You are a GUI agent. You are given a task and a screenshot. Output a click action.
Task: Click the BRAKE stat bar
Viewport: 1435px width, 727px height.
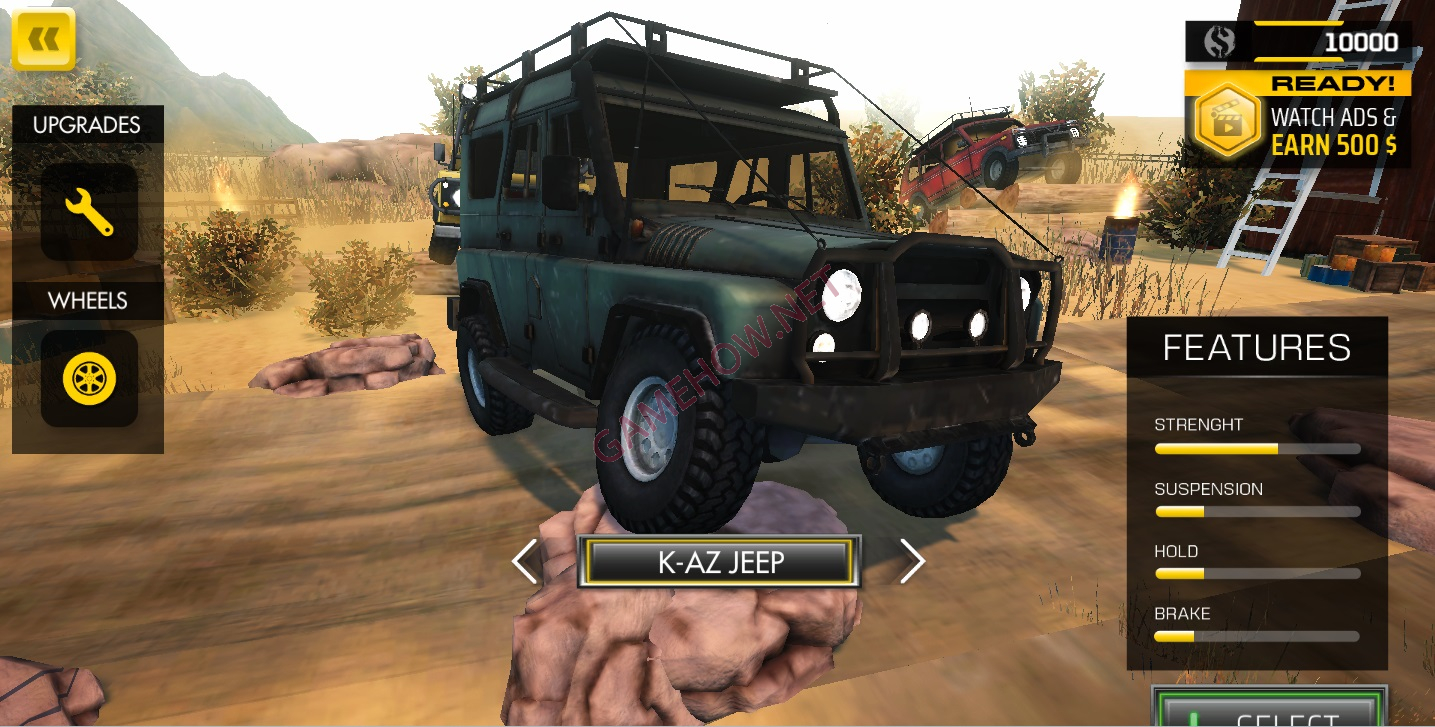point(1255,637)
